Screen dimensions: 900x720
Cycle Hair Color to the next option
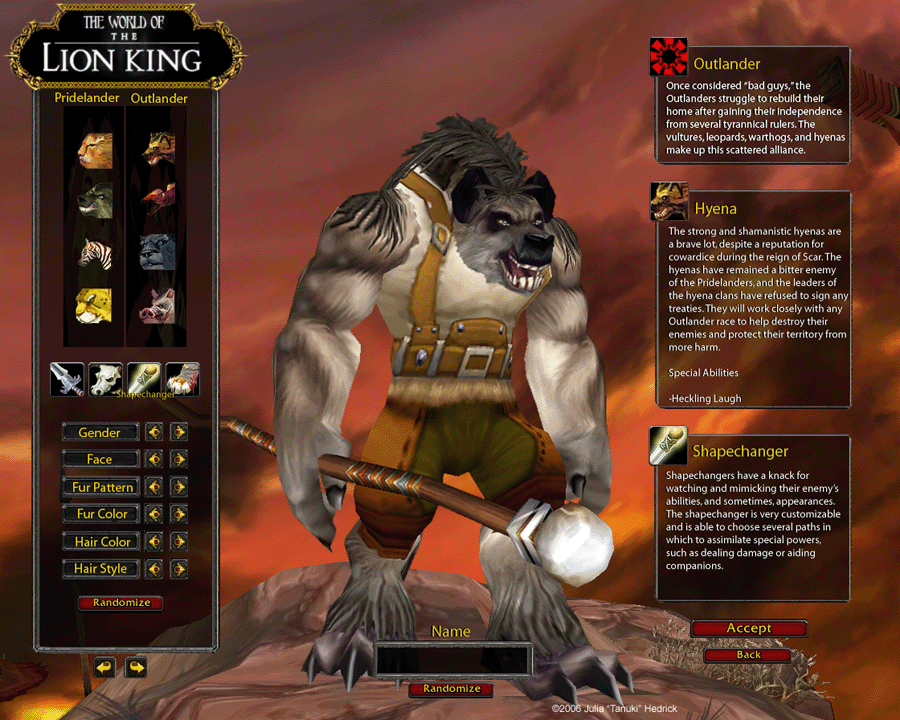point(179,542)
